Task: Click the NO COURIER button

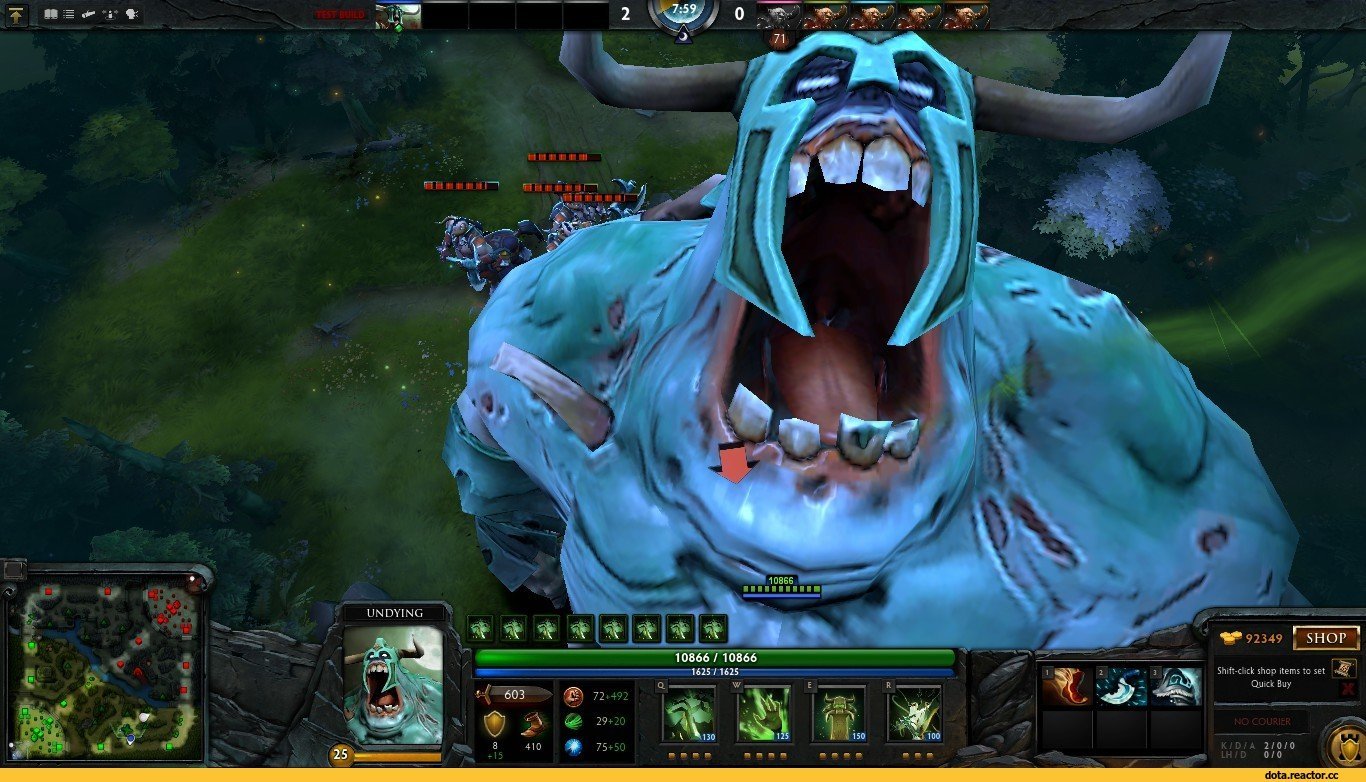Action: (x=1262, y=721)
